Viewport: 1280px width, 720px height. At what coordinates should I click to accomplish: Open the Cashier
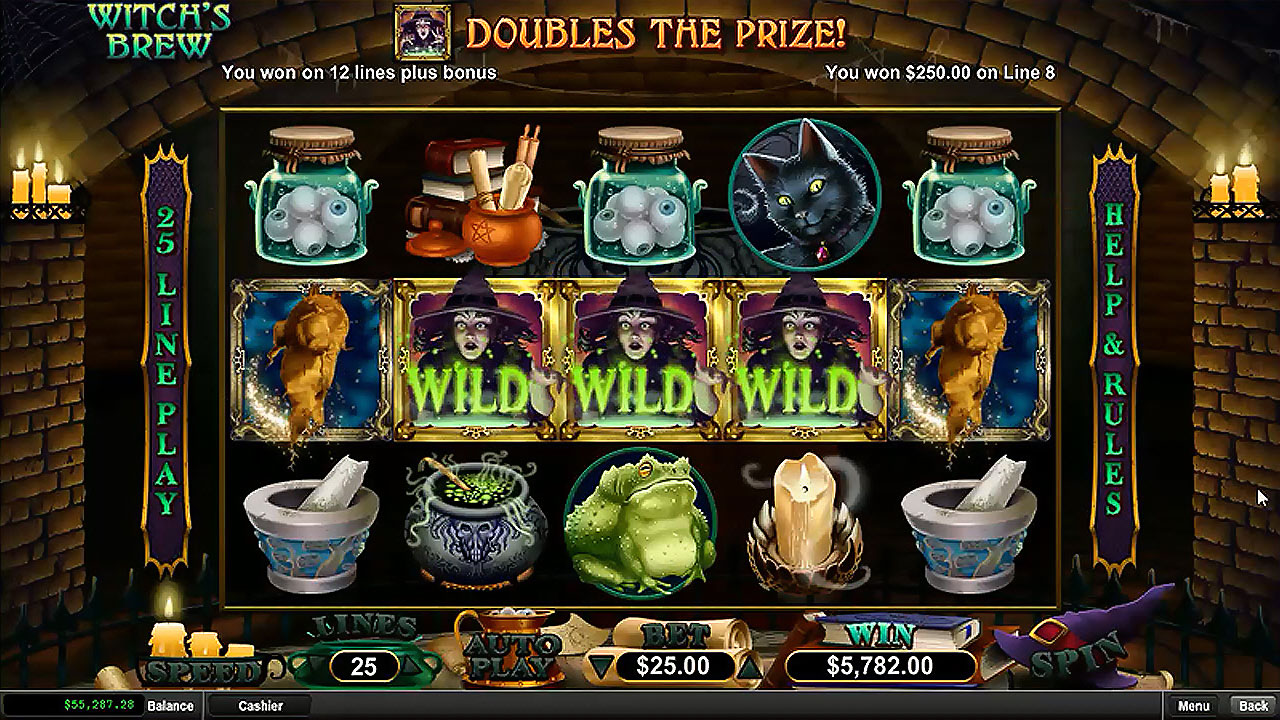pyautogui.click(x=260, y=706)
